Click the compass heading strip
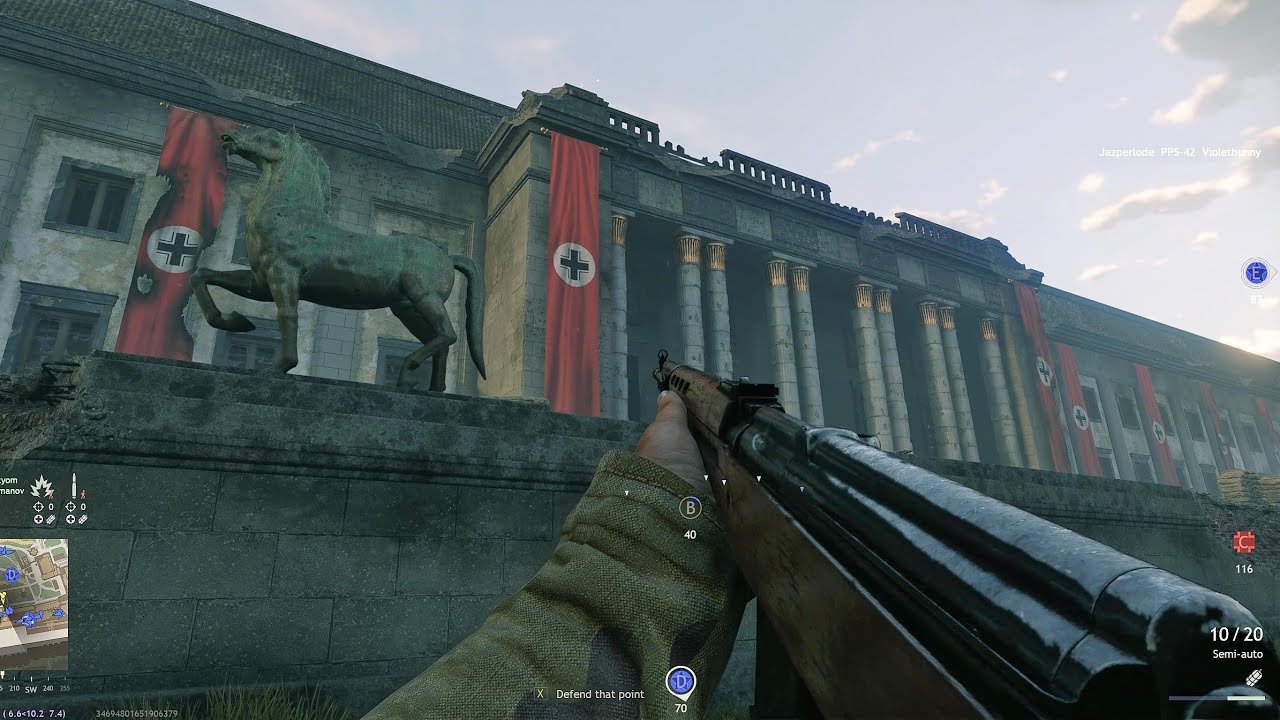Image resolution: width=1280 pixels, height=720 pixels. [x=33, y=688]
